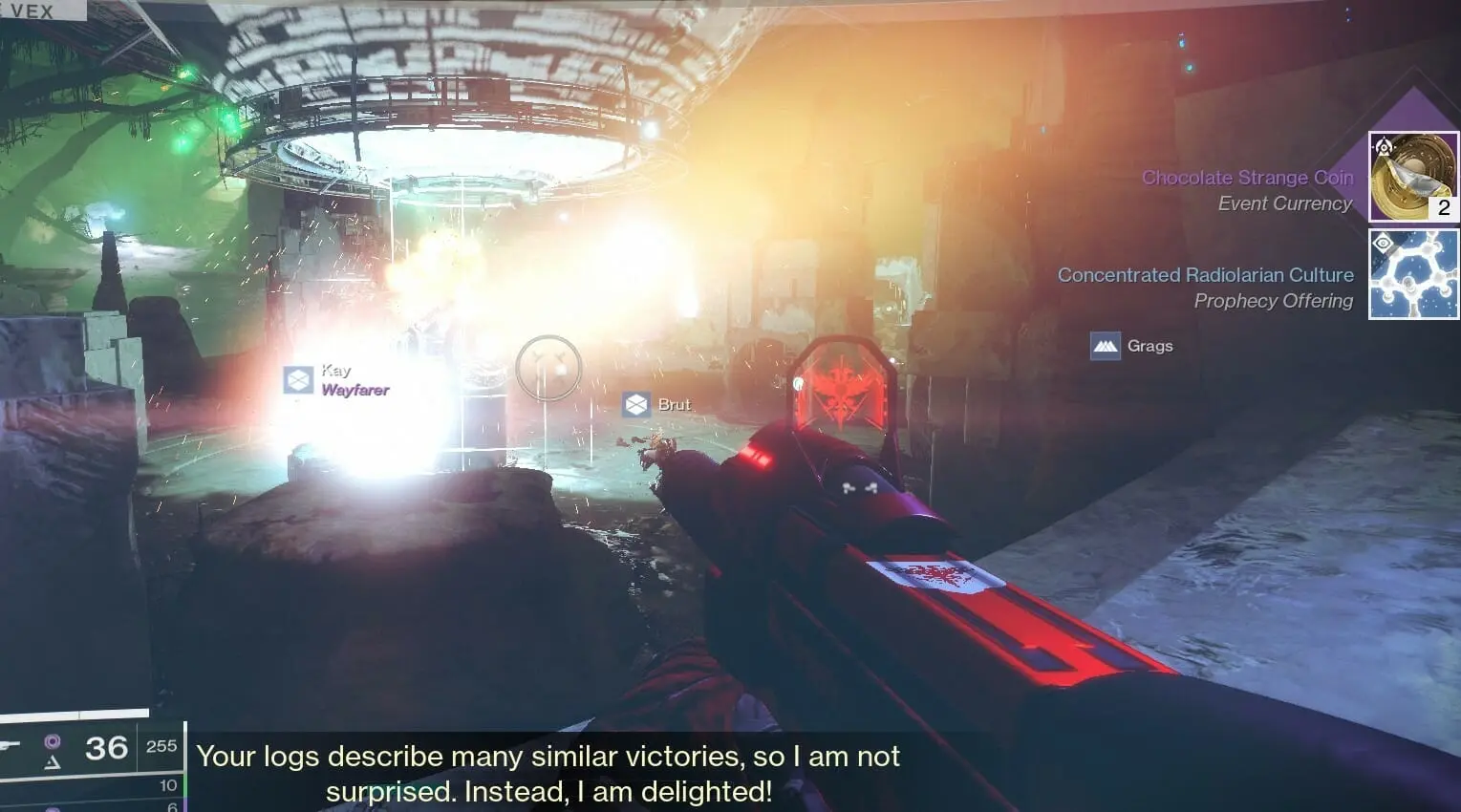Select the Grags player nameplate
1461x812 pixels.
tap(1132, 346)
